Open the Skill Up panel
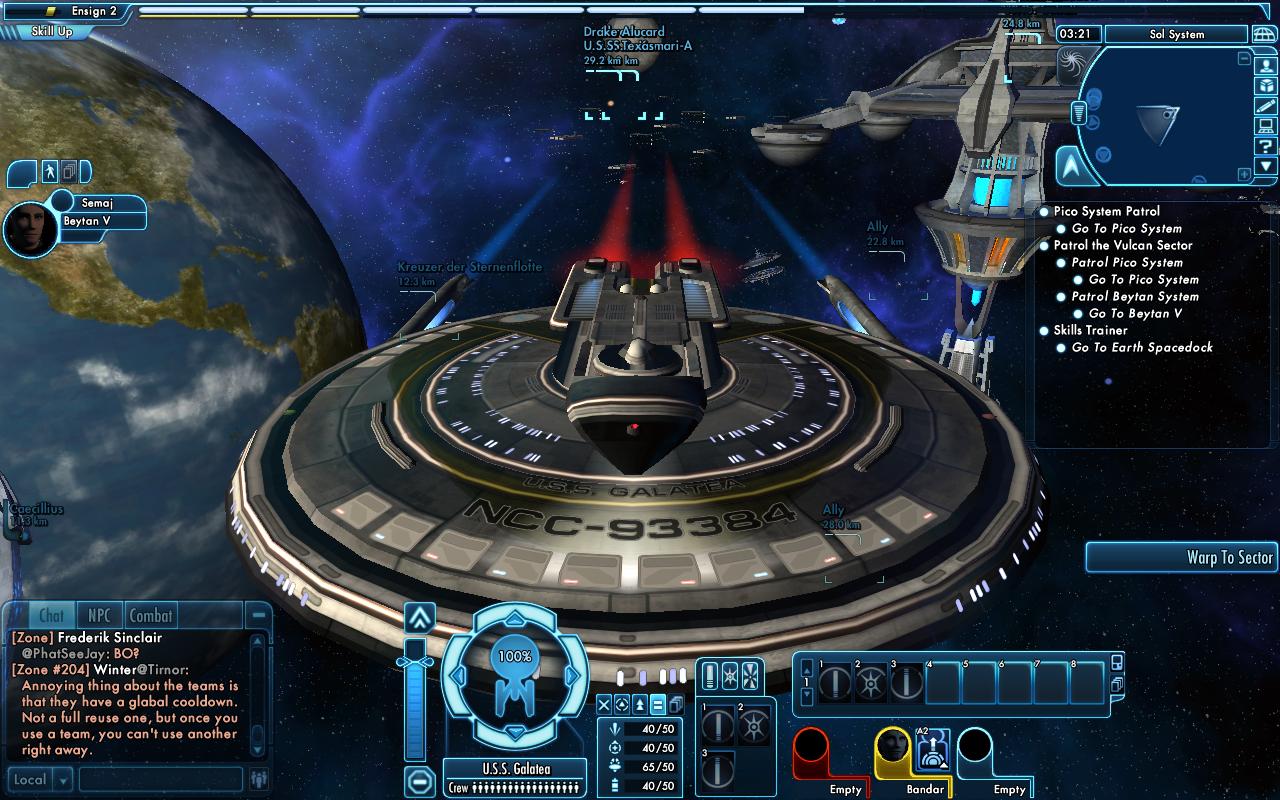 point(52,31)
